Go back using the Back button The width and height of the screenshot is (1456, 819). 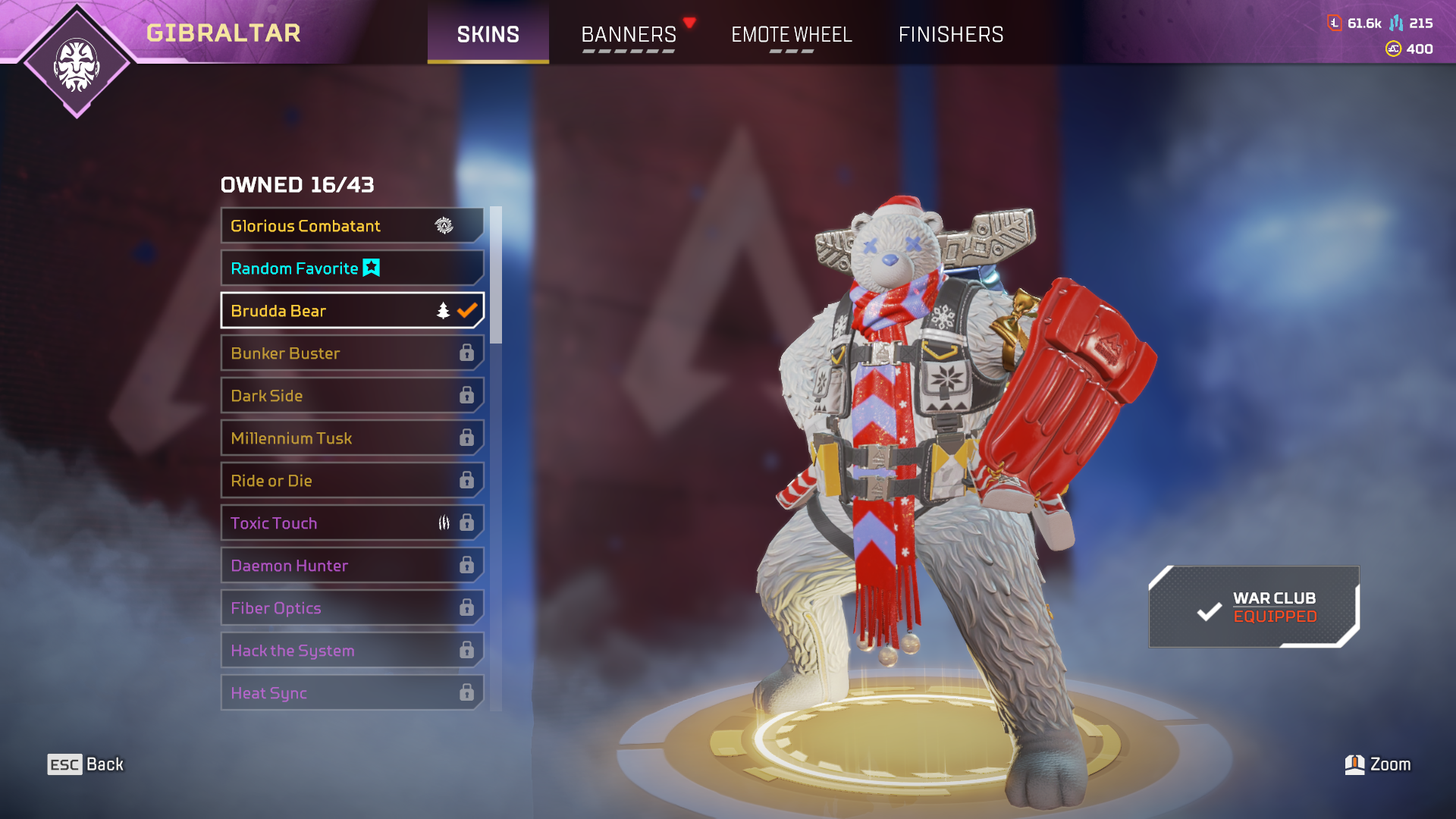click(86, 764)
